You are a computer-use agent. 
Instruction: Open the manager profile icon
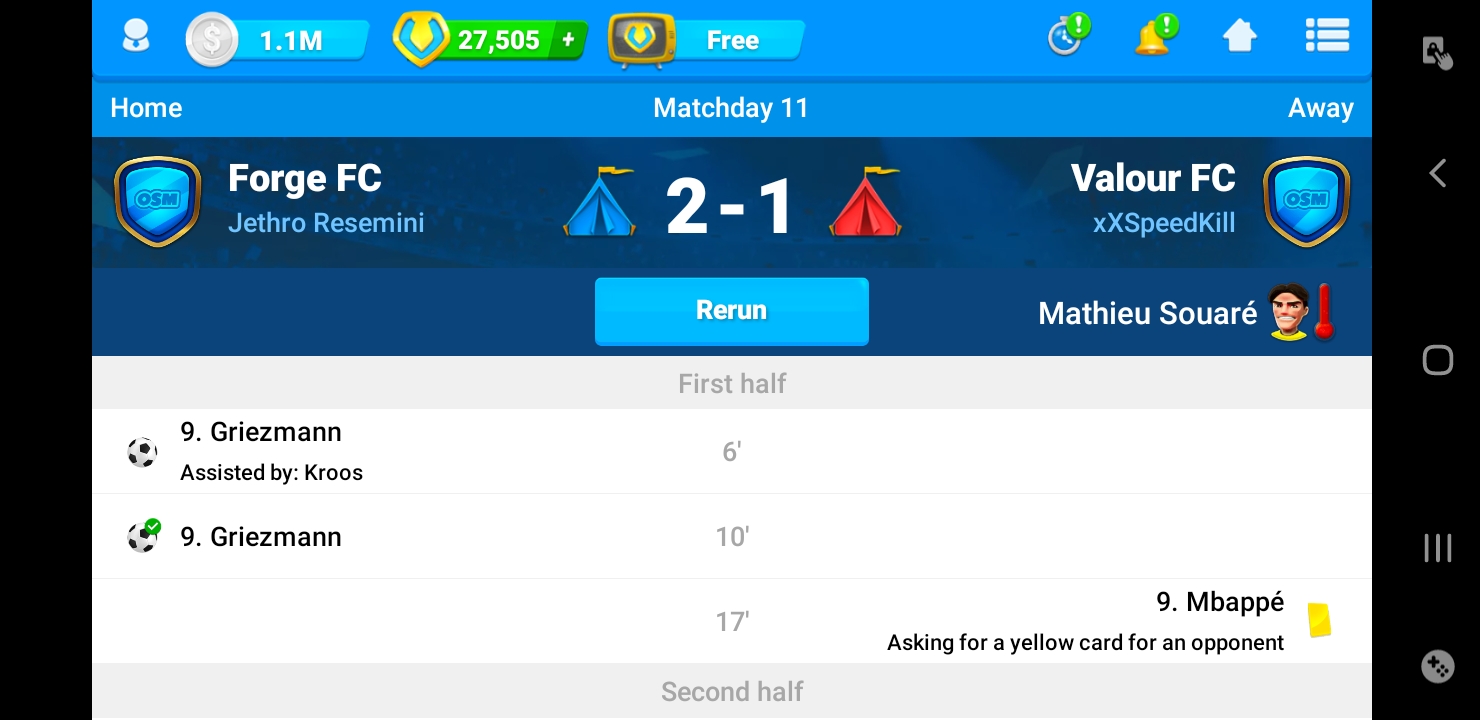pos(135,39)
